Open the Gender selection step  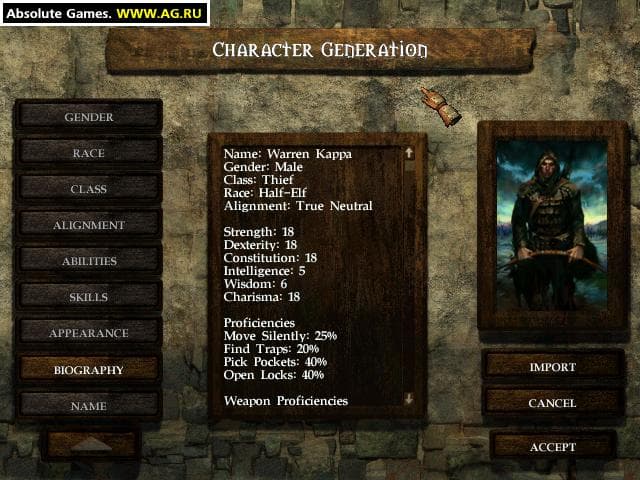click(89, 117)
